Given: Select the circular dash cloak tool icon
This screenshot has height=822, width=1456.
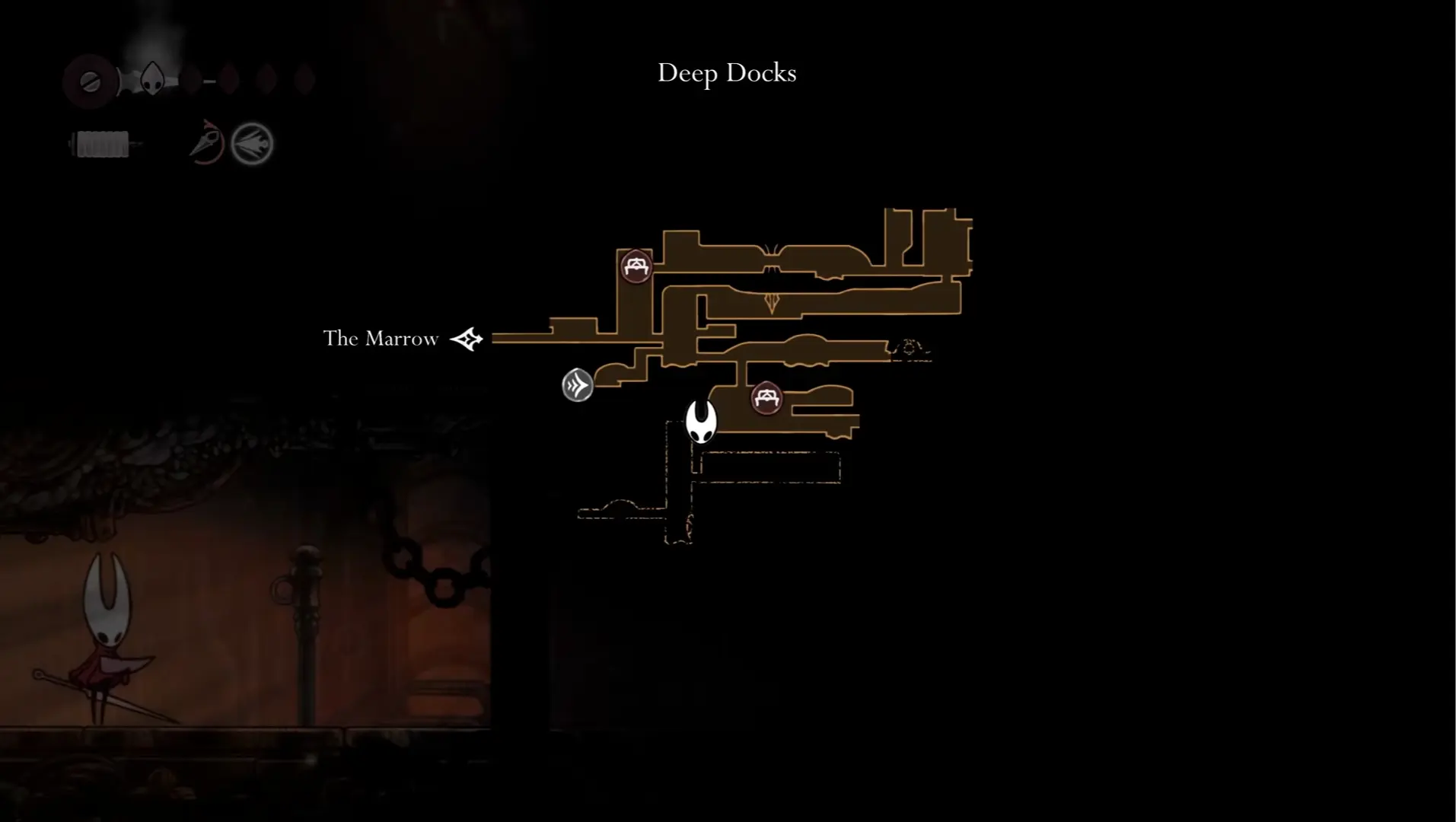Looking at the screenshot, I should (x=253, y=144).
